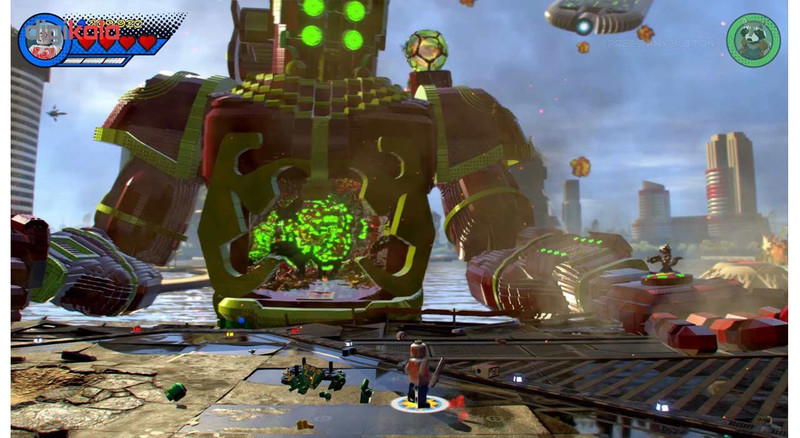
Task: Switch to the Rocket Raccoon portrait
Action: 753,41
